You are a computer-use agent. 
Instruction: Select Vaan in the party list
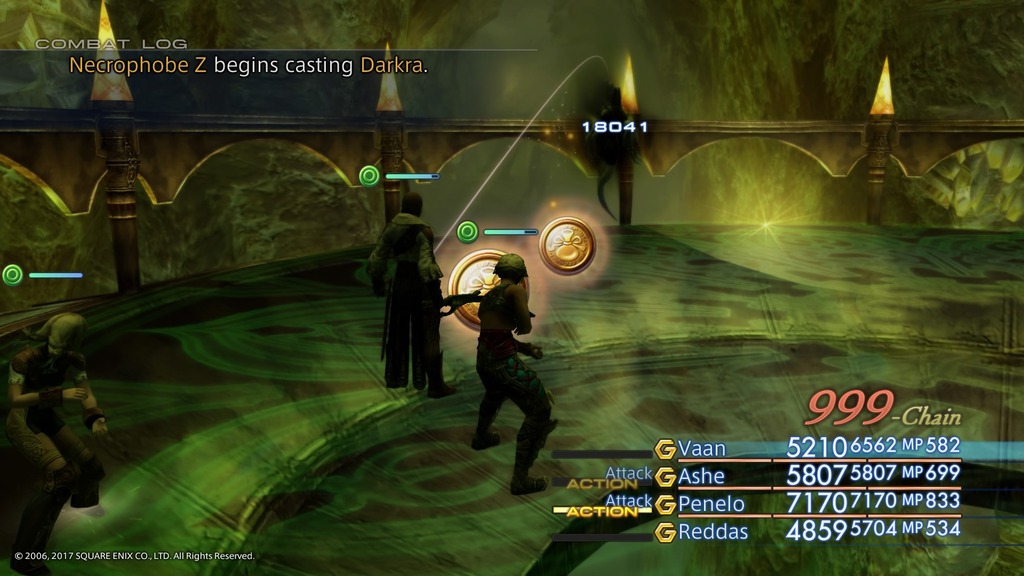(702, 447)
